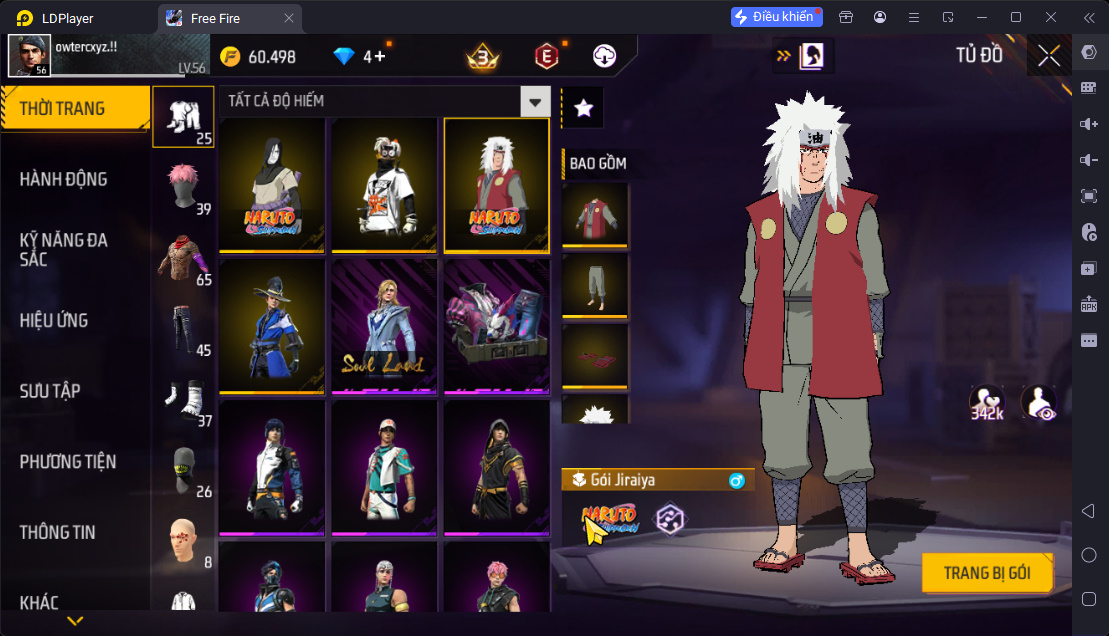Show the THÔNG TIN section

[x=58, y=532]
